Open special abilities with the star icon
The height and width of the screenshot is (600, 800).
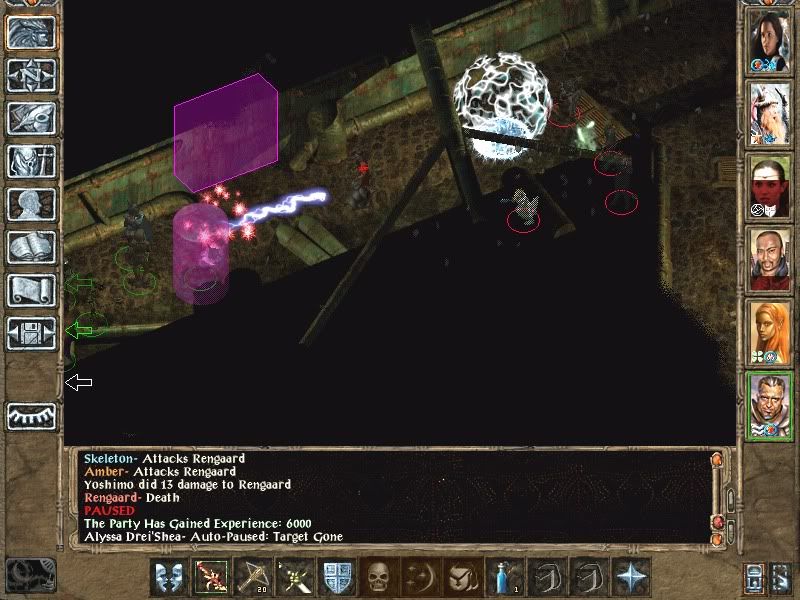630,579
